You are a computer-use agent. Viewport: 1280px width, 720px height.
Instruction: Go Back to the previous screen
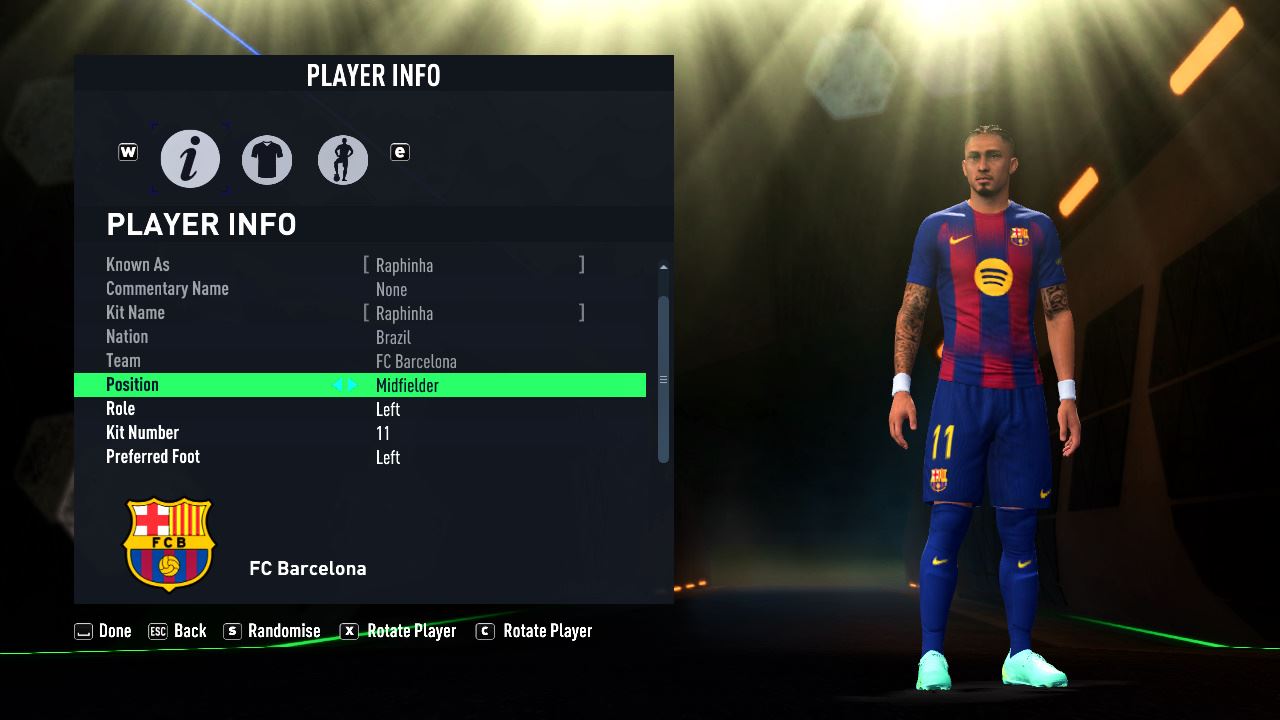coord(177,631)
